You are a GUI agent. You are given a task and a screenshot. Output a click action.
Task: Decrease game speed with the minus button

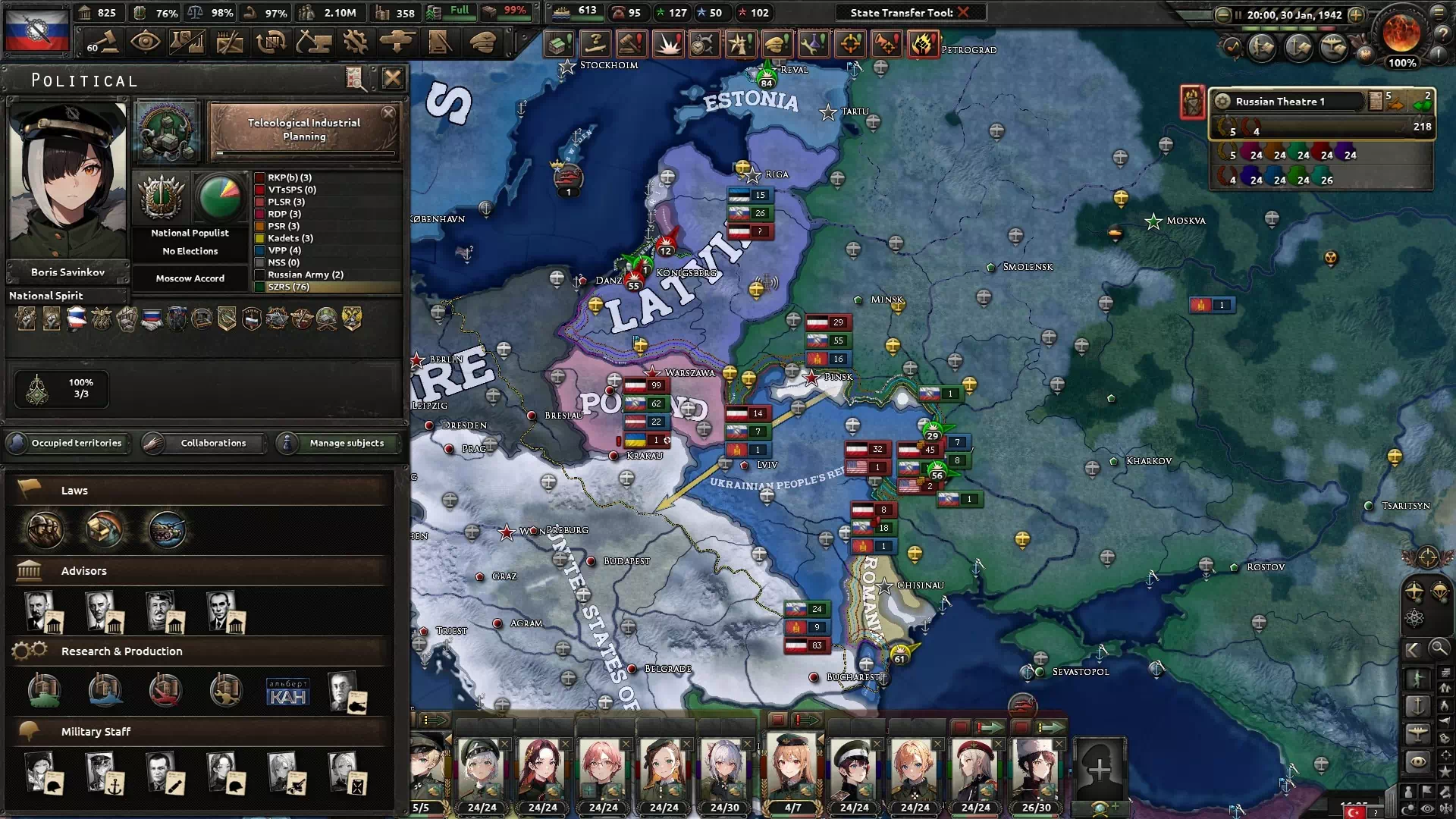click(x=1222, y=14)
